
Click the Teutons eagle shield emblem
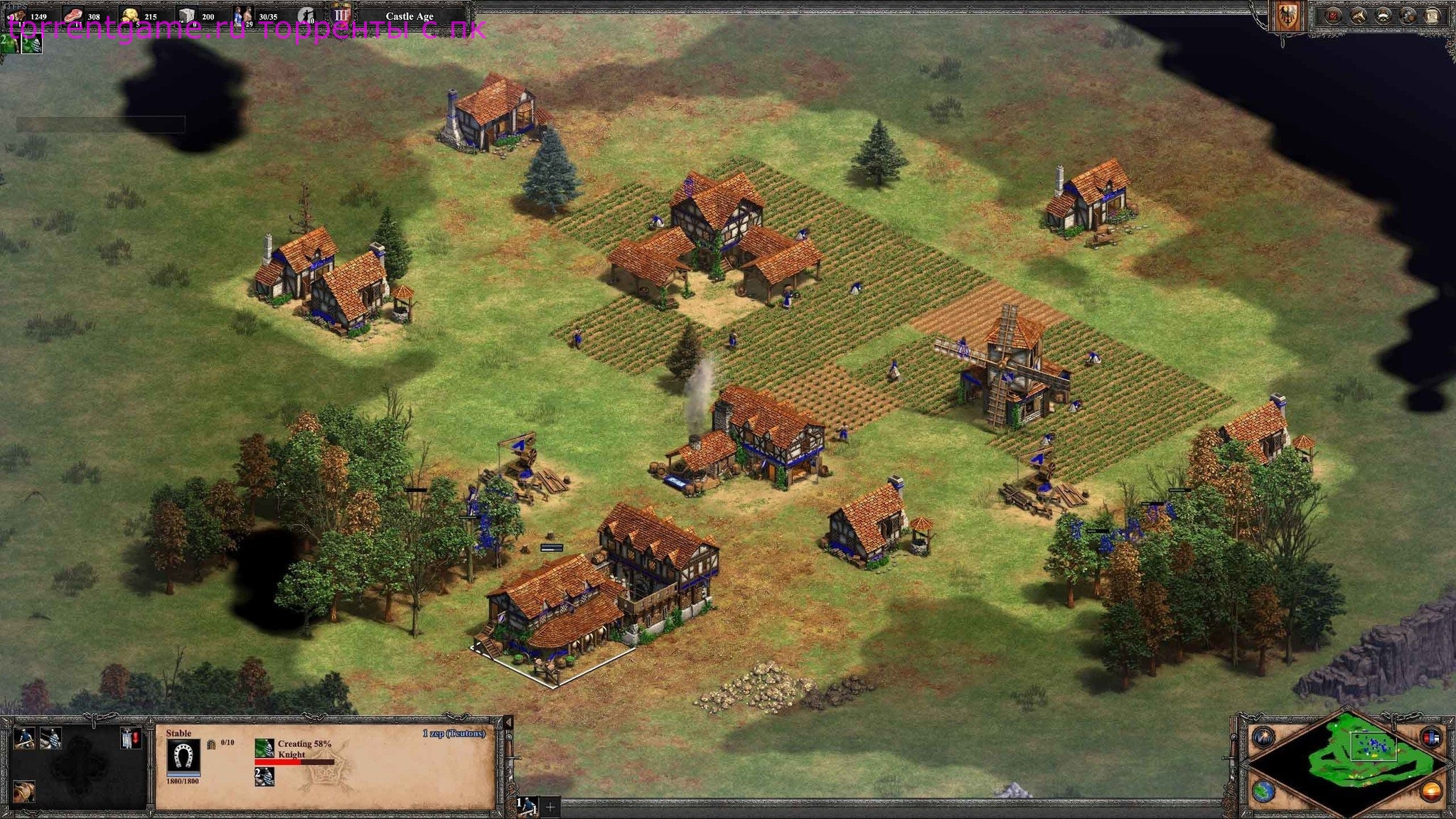1288,17
